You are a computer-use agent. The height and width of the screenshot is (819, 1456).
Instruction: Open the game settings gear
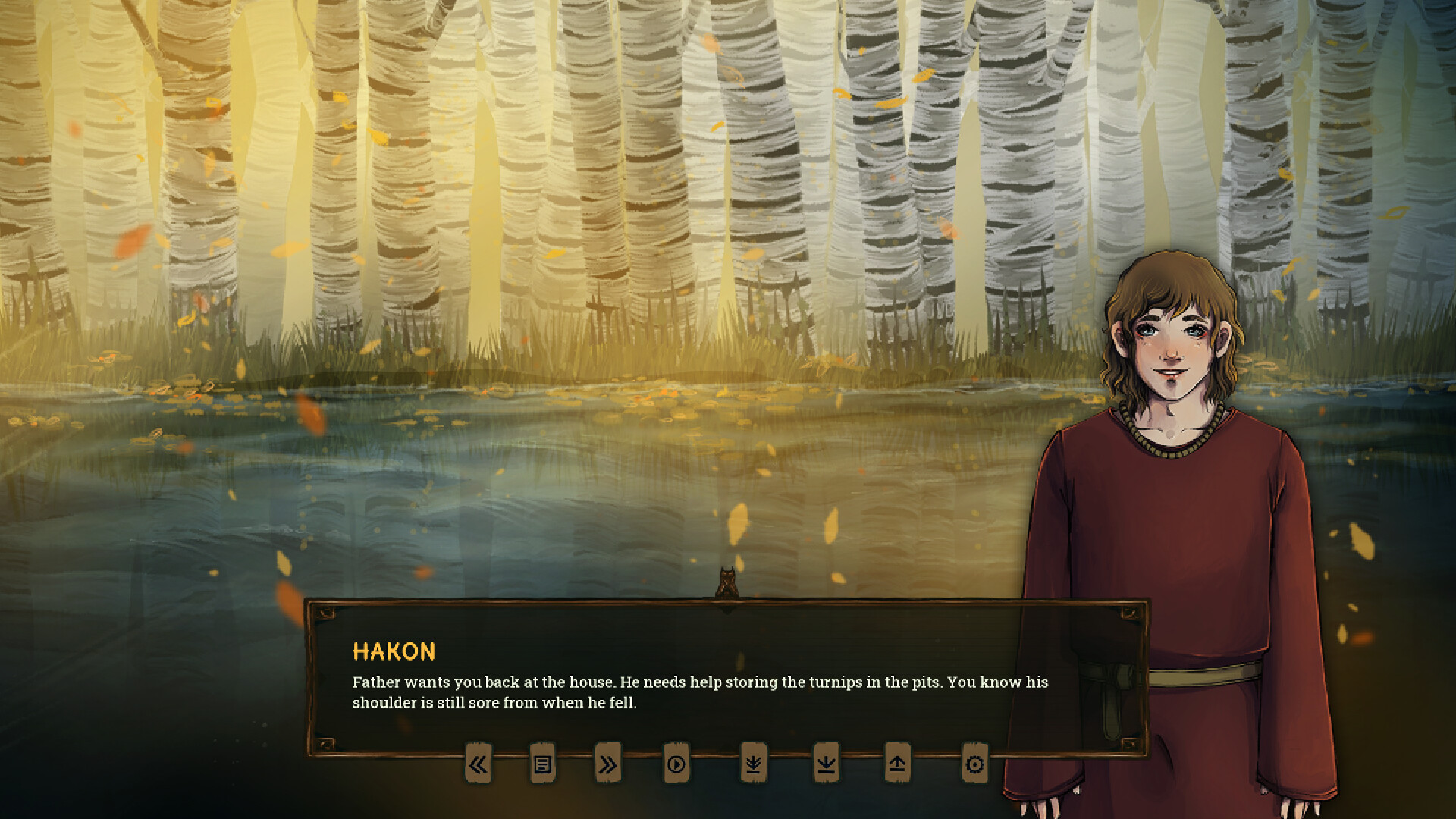(974, 765)
